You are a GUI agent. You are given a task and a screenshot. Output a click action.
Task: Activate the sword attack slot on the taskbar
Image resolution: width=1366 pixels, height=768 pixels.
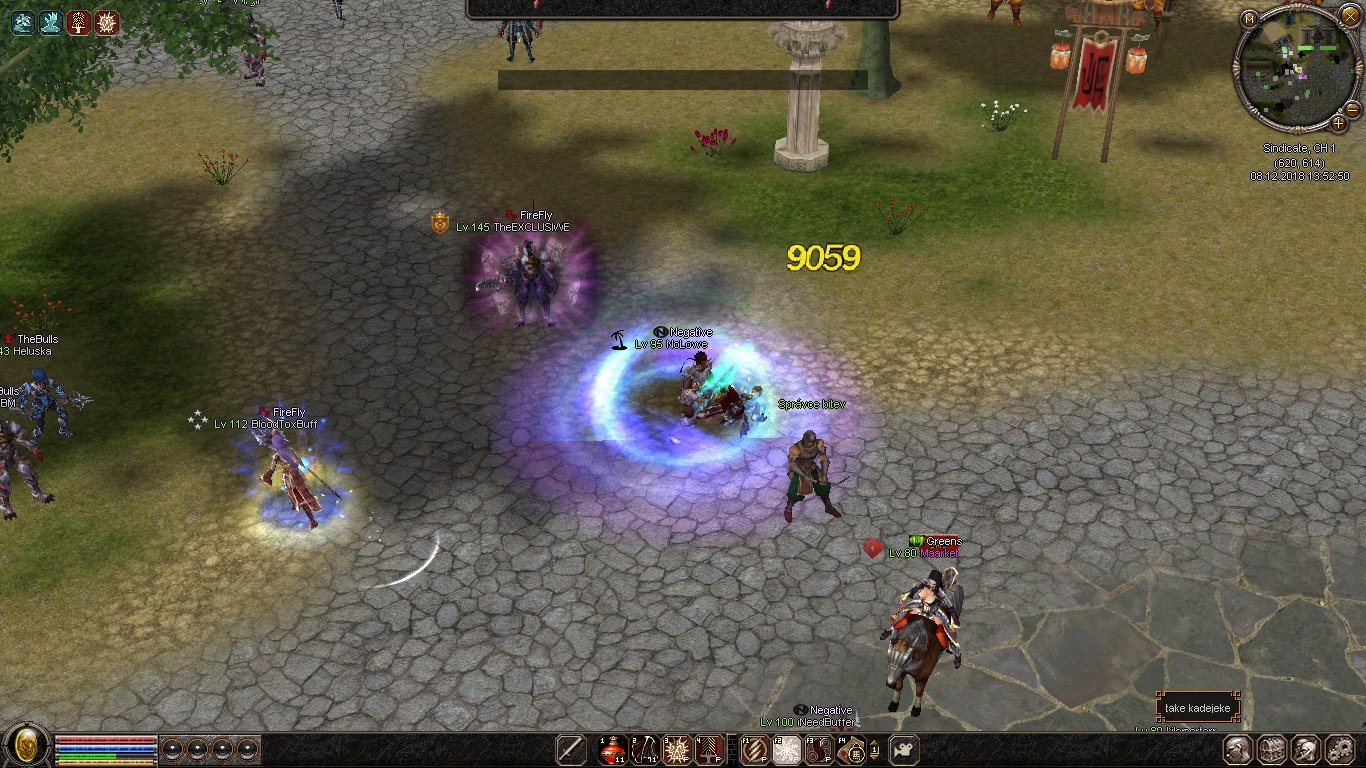[x=571, y=749]
